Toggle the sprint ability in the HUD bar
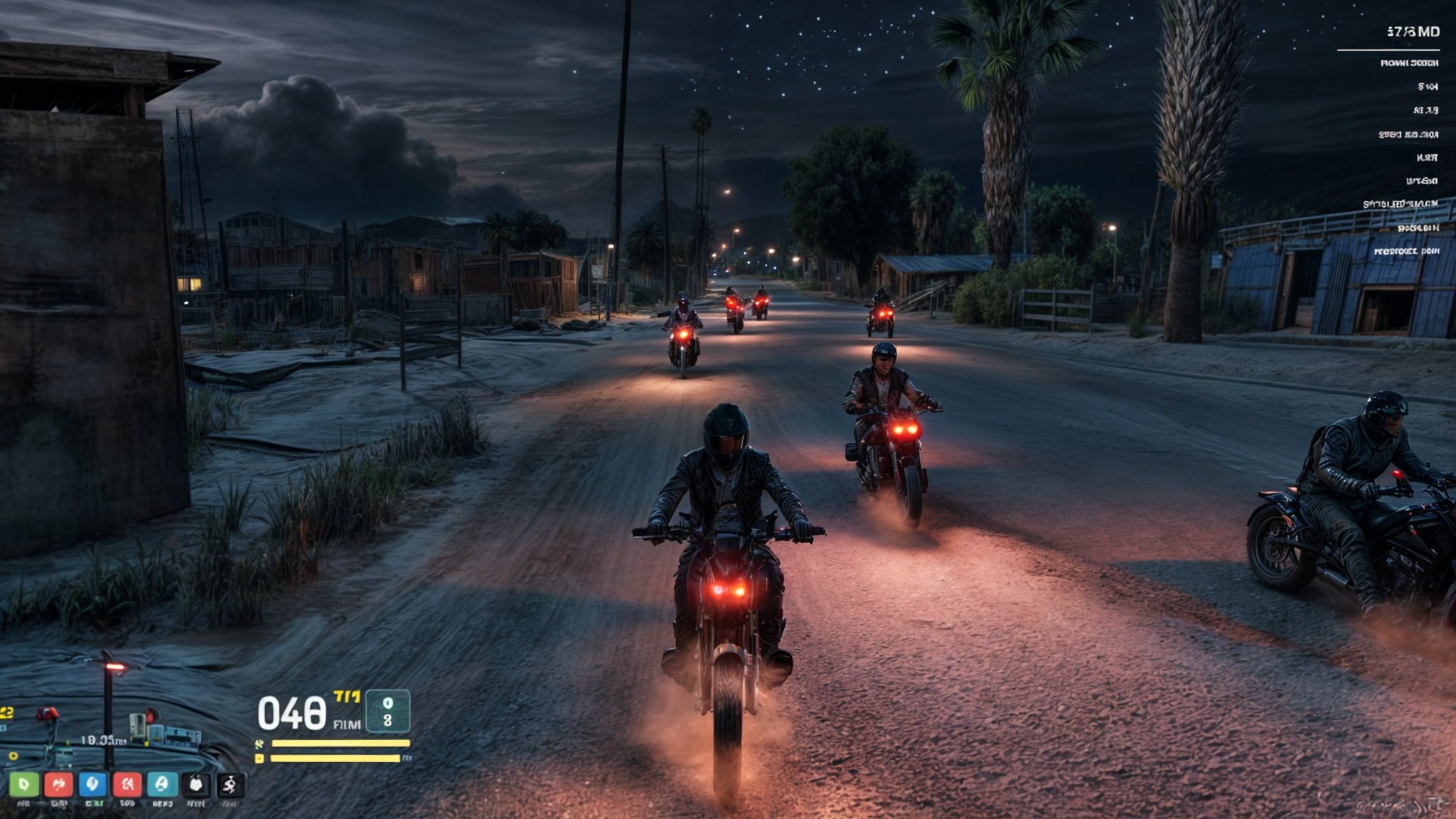The width and height of the screenshot is (1456, 819). pos(231,786)
